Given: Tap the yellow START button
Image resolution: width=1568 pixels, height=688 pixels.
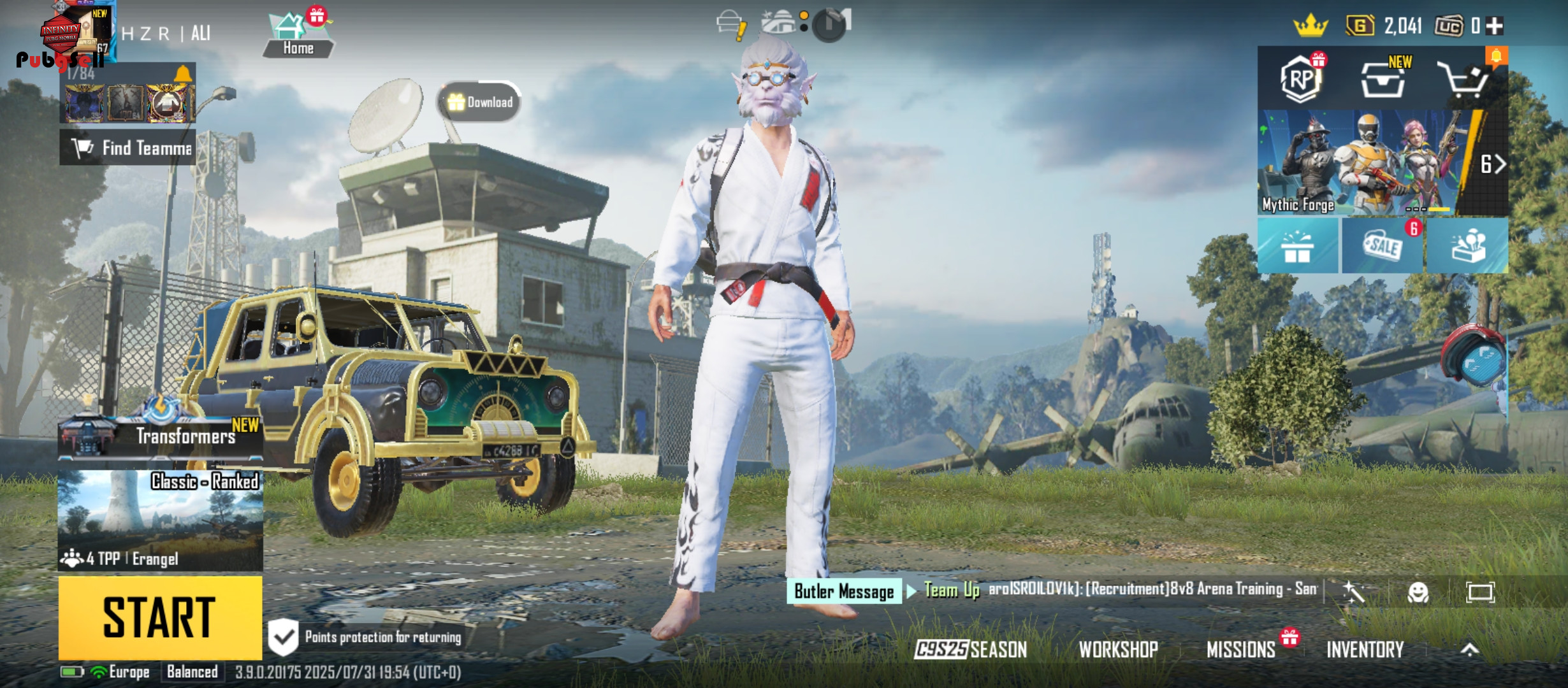Looking at the screenshot, I should click(x=160, y=617).
